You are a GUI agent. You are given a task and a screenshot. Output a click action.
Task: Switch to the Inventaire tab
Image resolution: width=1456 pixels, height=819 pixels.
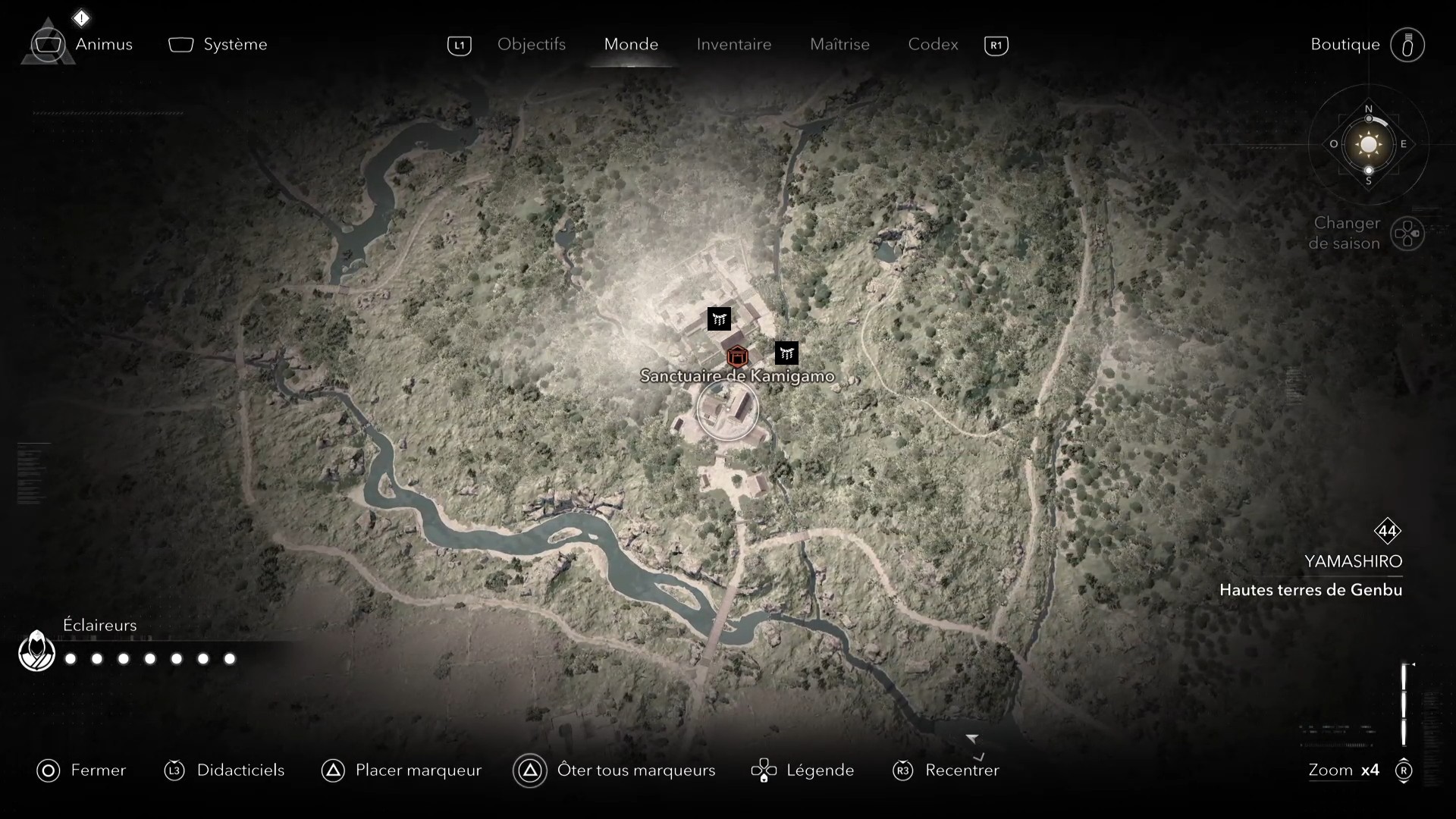pyautogui.click(x=733, y=45)
